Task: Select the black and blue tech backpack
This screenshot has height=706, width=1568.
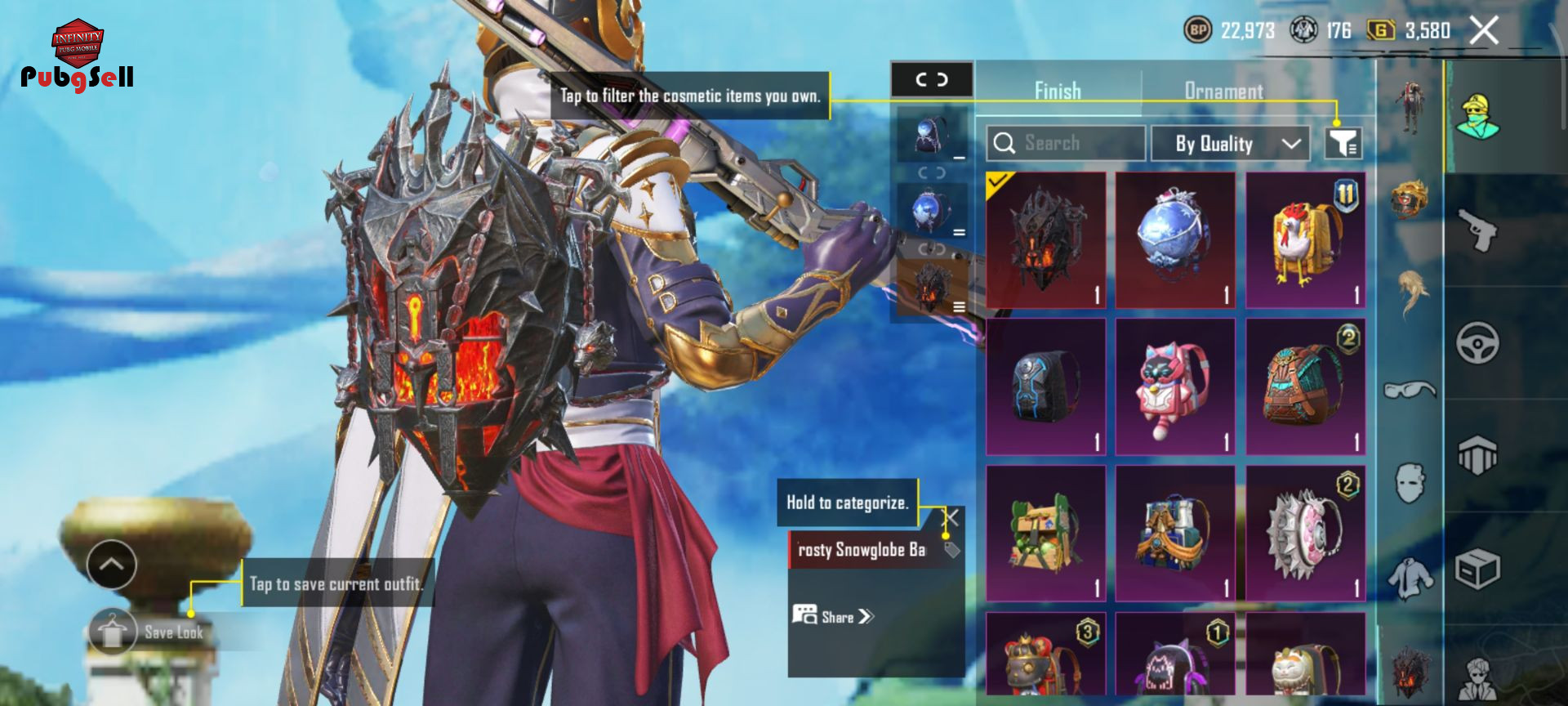Action: 1045,387
